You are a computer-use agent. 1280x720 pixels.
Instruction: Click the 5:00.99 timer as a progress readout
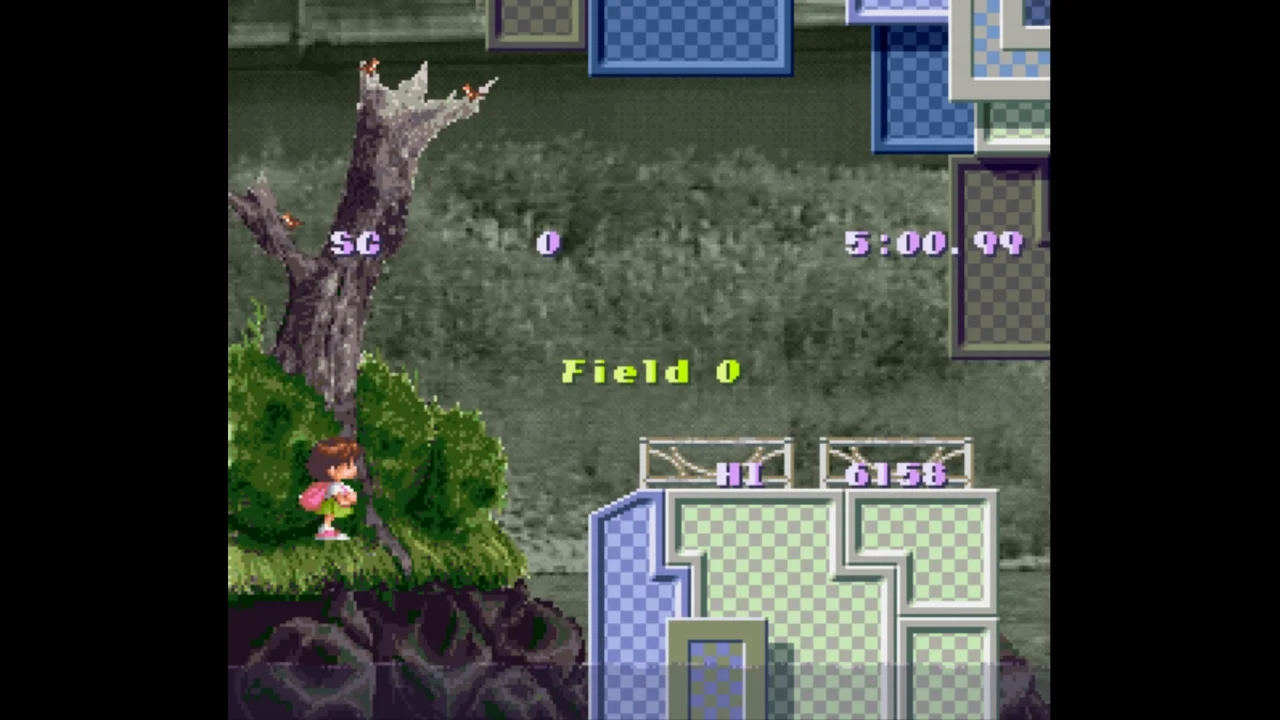point(935,243)
